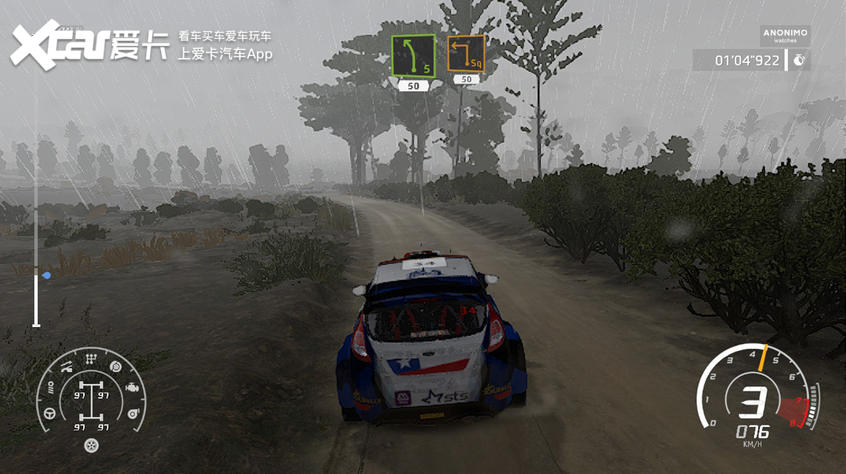Click the Xcar watermark logo
The height and width of the screenshot is (474, 846).
90,44
